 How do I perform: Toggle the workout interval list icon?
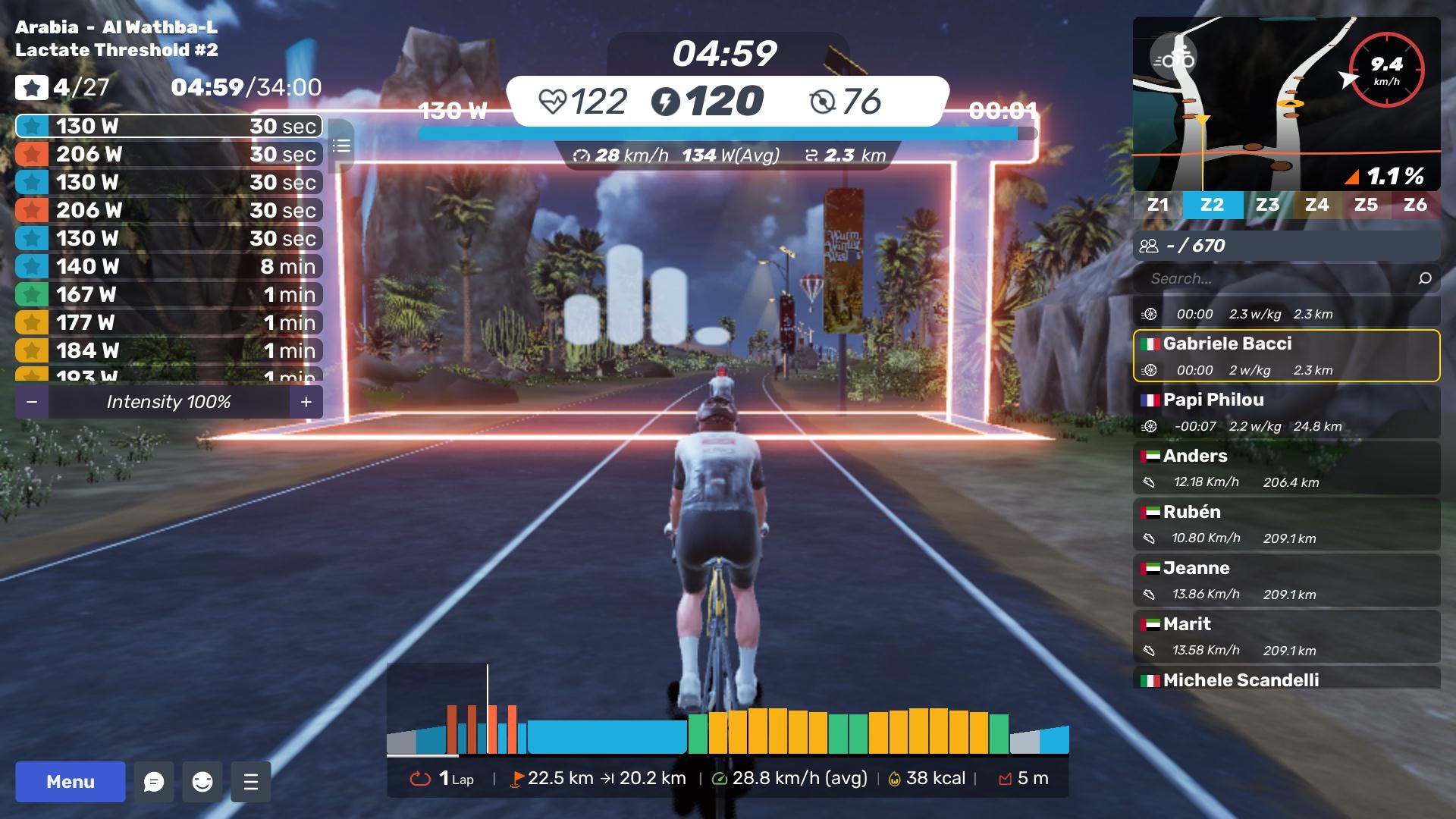[x=341, y=146]
